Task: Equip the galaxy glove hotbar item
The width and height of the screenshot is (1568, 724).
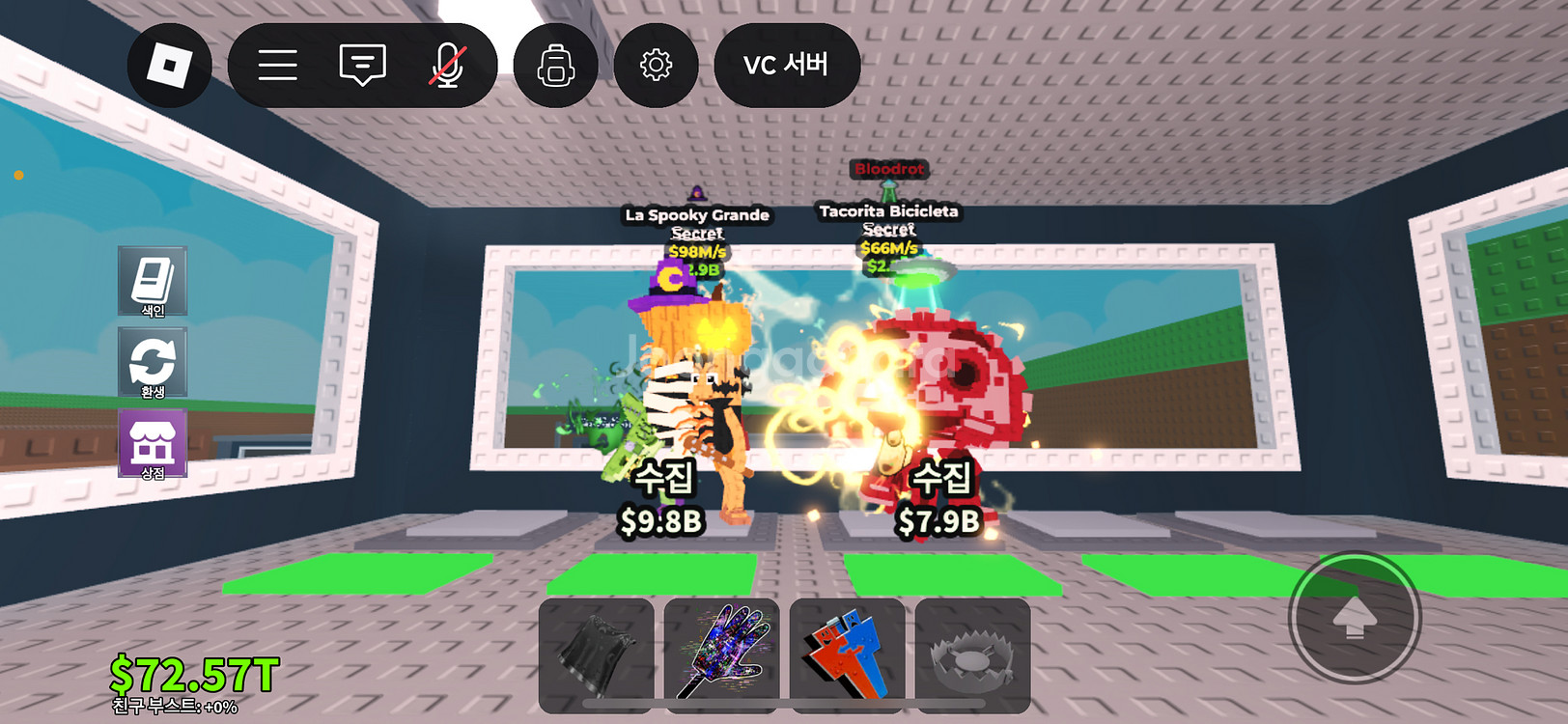Action: (x=721, y=654)
